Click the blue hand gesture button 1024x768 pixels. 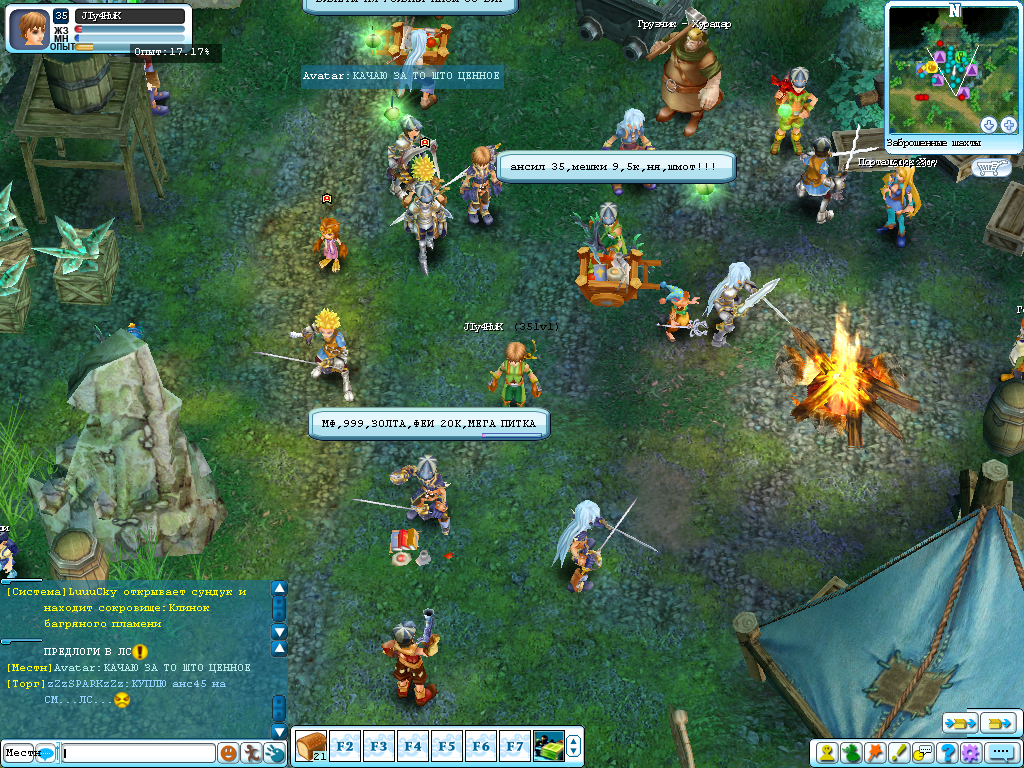[x=275, y=753]
